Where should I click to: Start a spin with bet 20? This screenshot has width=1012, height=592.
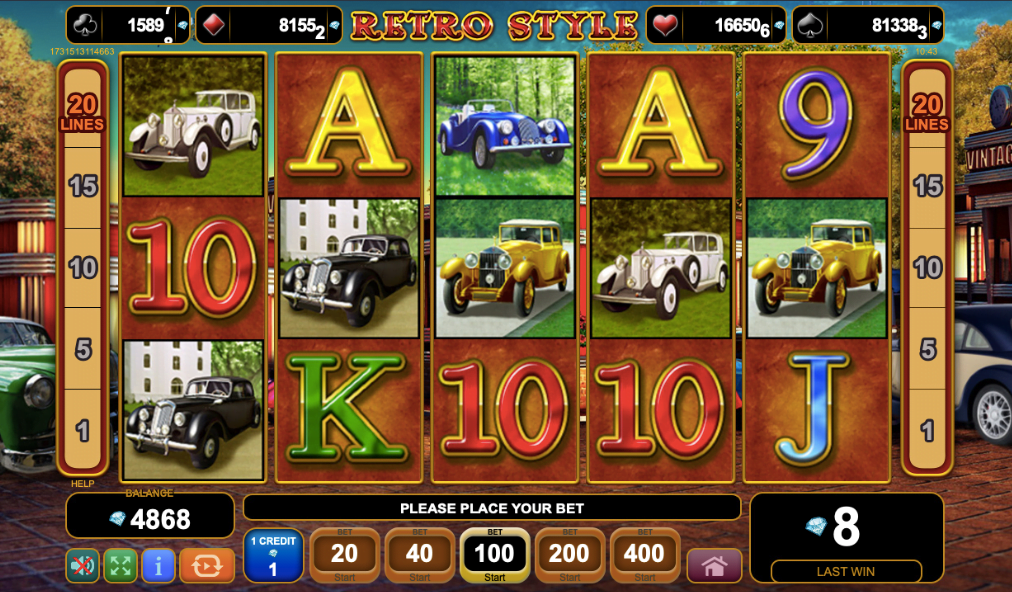click(344, 555)
